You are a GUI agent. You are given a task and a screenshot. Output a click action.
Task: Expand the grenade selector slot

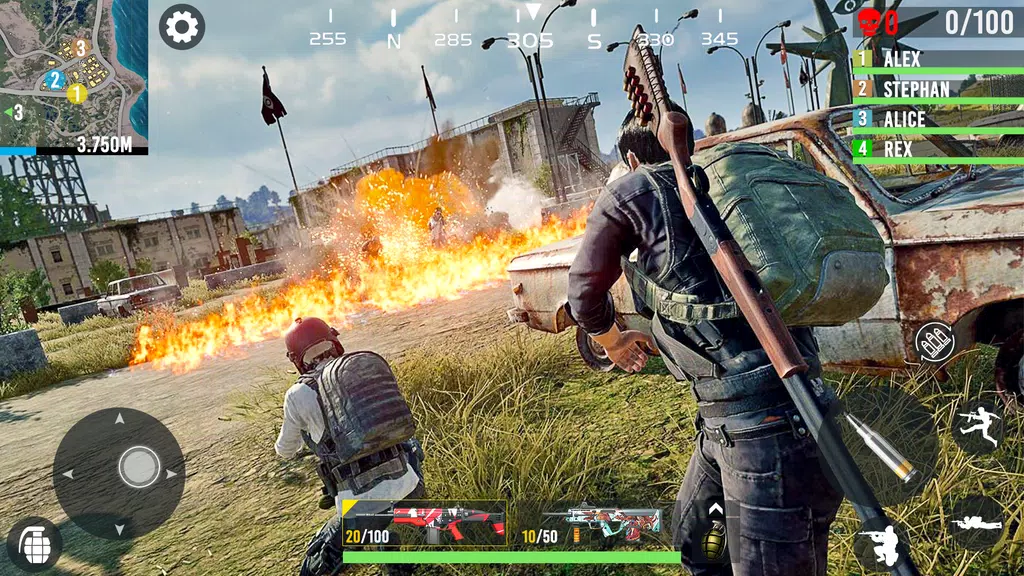tap(714, 529)
